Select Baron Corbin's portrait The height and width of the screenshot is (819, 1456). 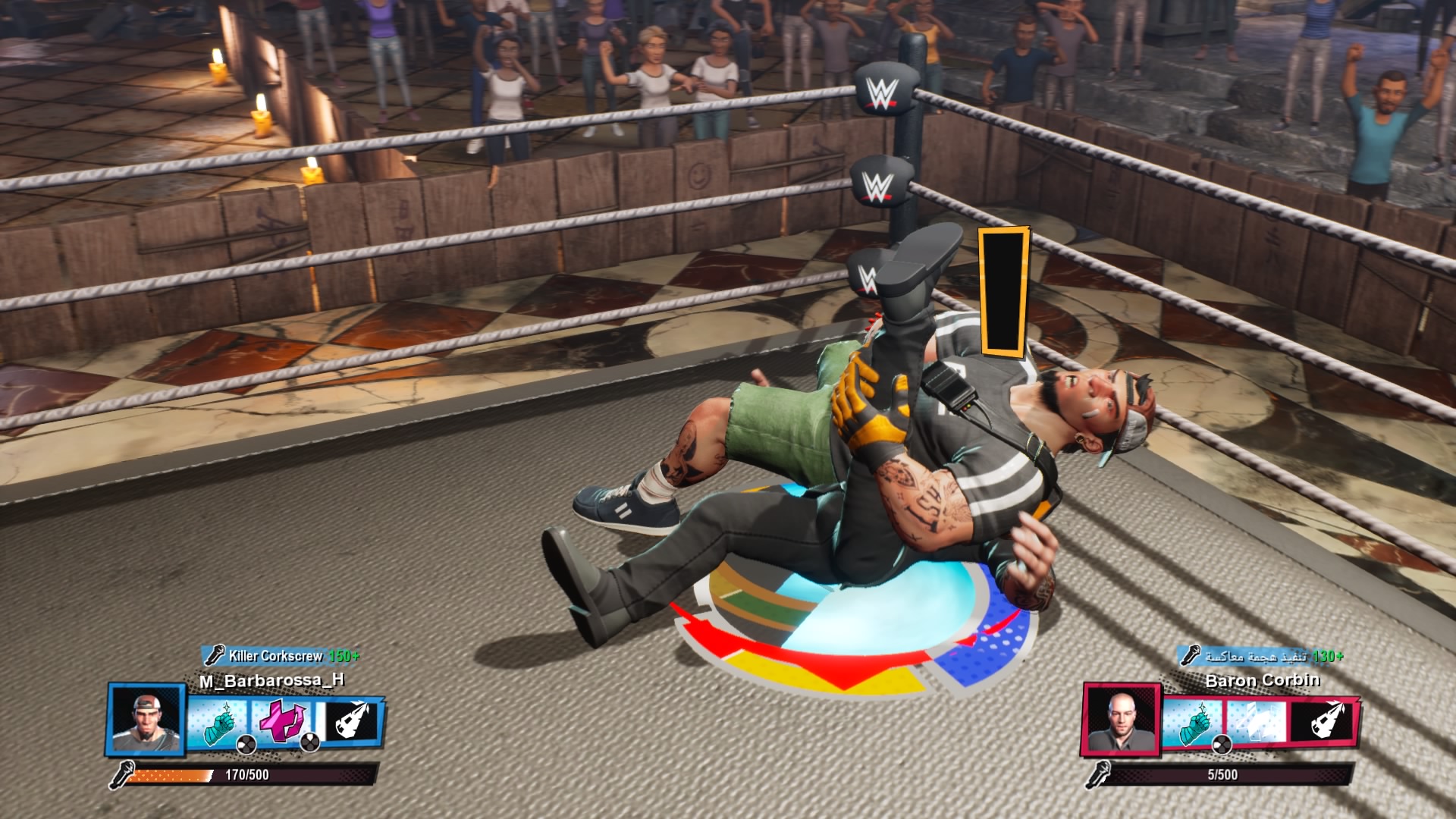(x=1121, y=720)
